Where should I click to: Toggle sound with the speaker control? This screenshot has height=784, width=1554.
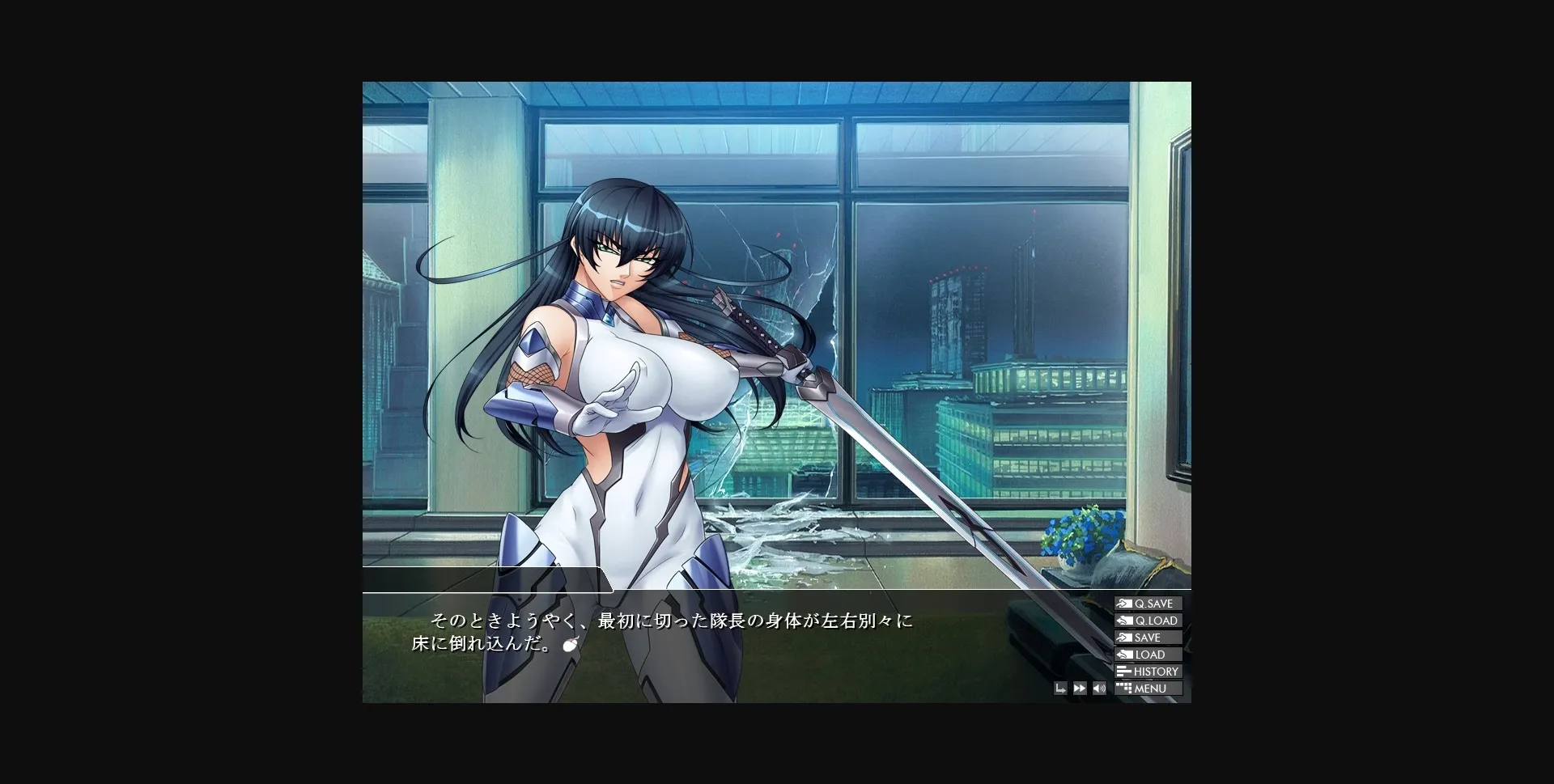tap(1099, 688)
